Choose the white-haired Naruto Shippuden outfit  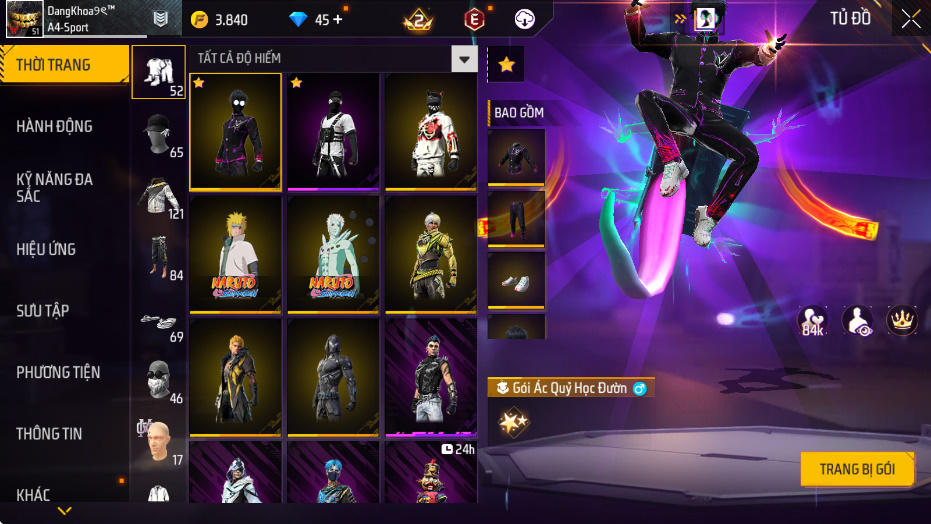click(x=333, y=253)
